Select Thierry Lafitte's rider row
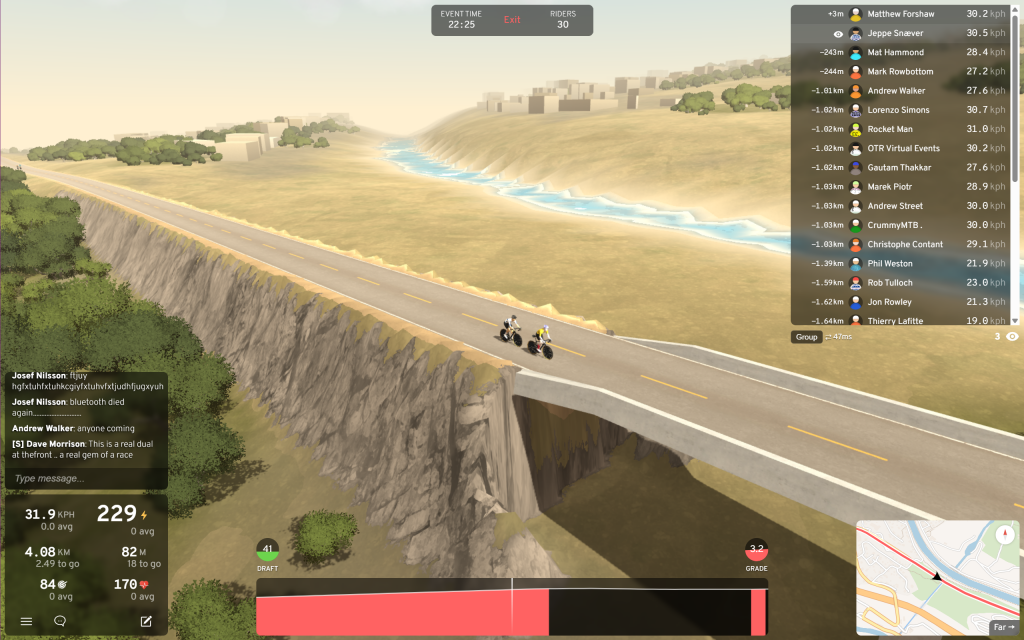This screenshot has height=640, width=1024. pos(903,320)
